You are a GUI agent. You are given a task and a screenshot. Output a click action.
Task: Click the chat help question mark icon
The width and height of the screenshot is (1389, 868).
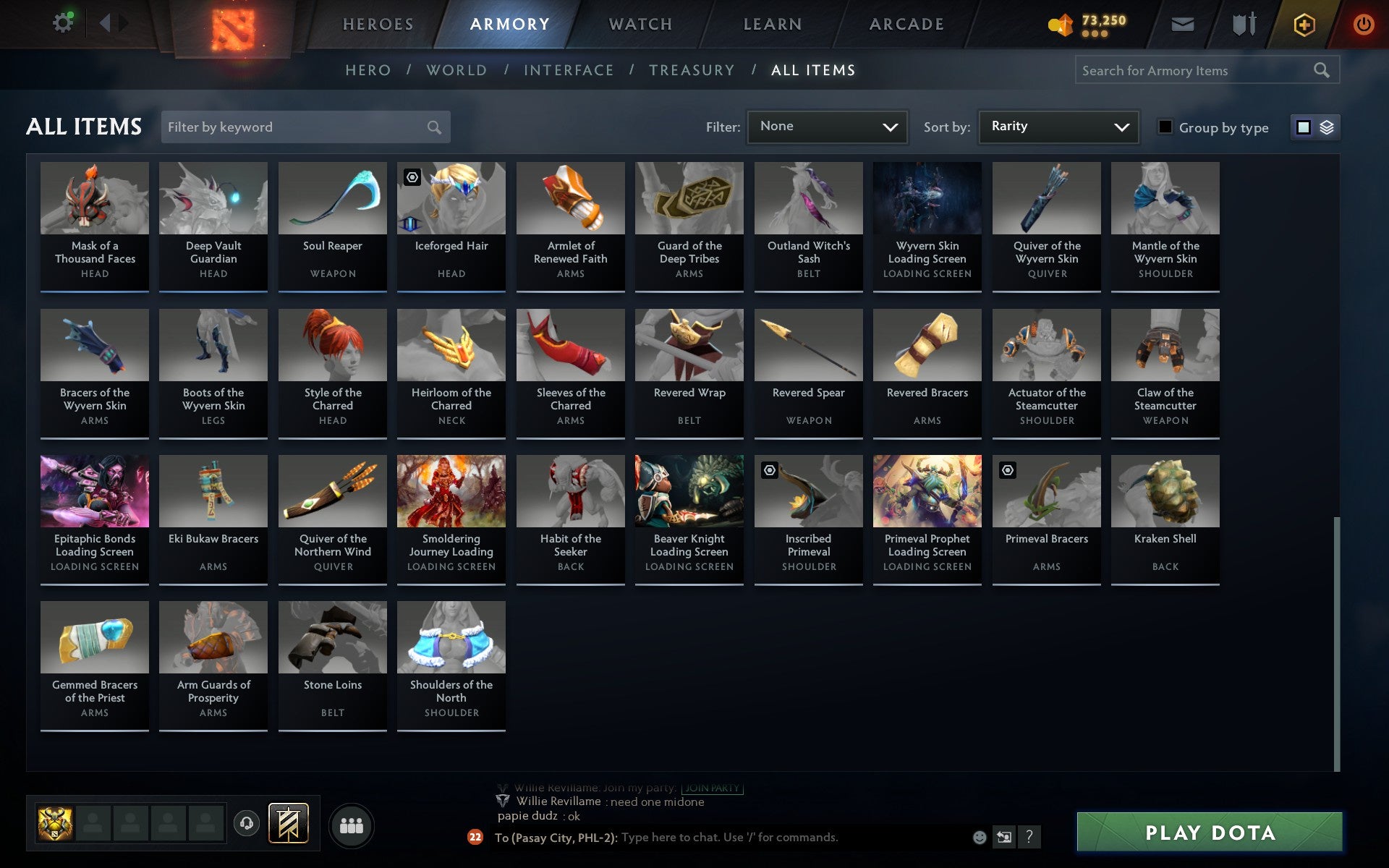[1029, 838]
